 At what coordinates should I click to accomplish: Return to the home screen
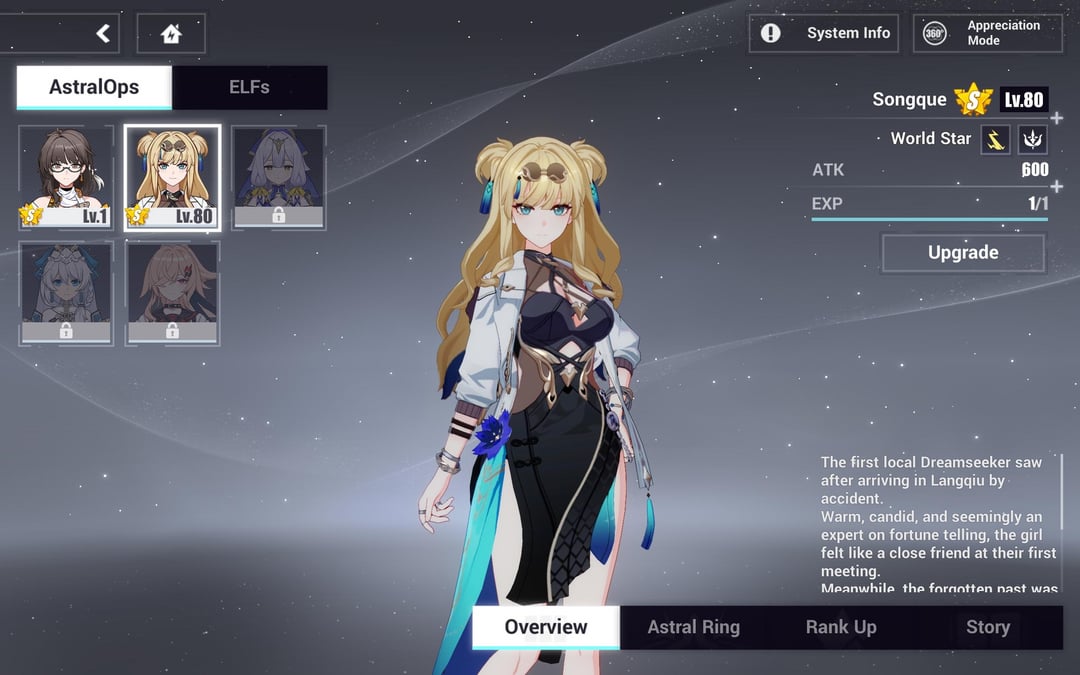pyautogui.click(x=171, y=34)
